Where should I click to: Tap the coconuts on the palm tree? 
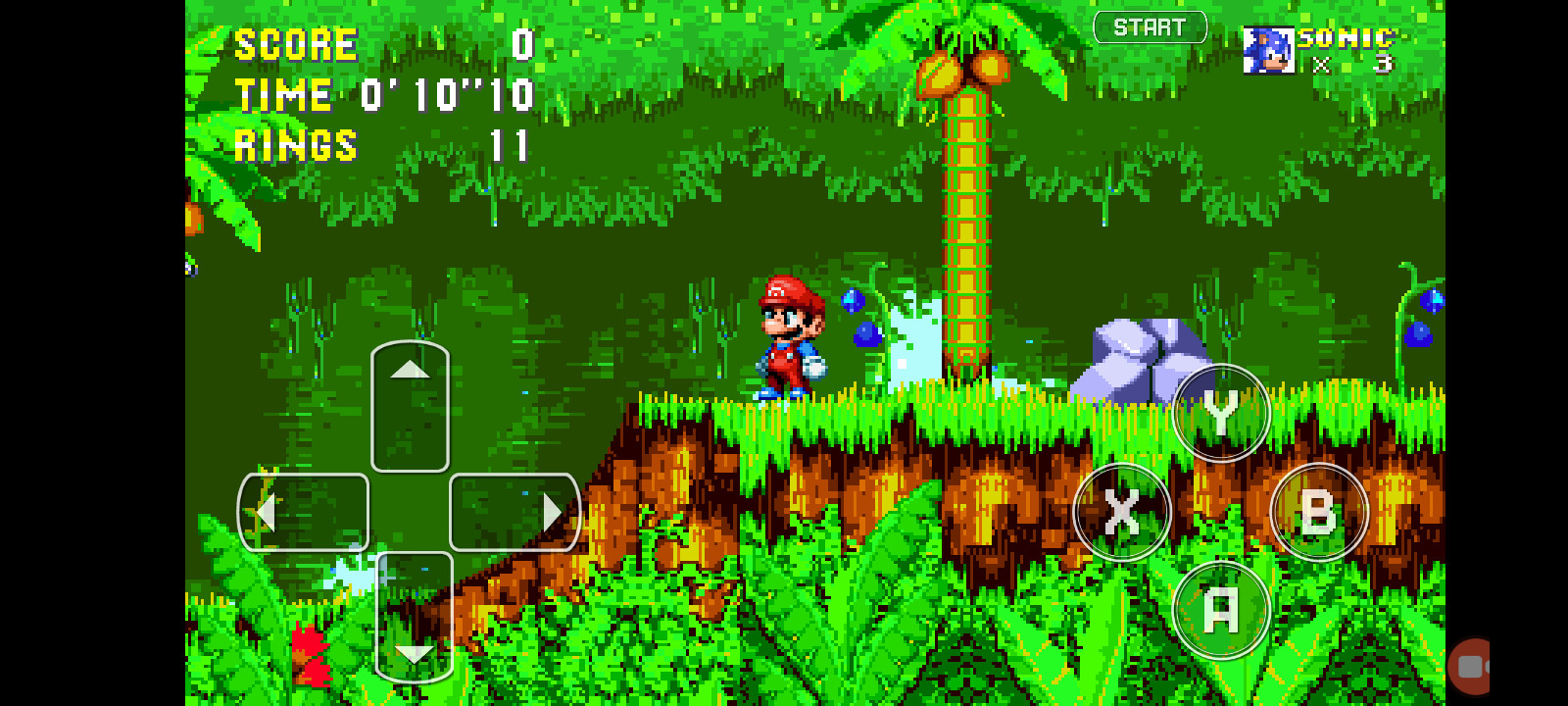pyautogui.click(x=961, y=69)
